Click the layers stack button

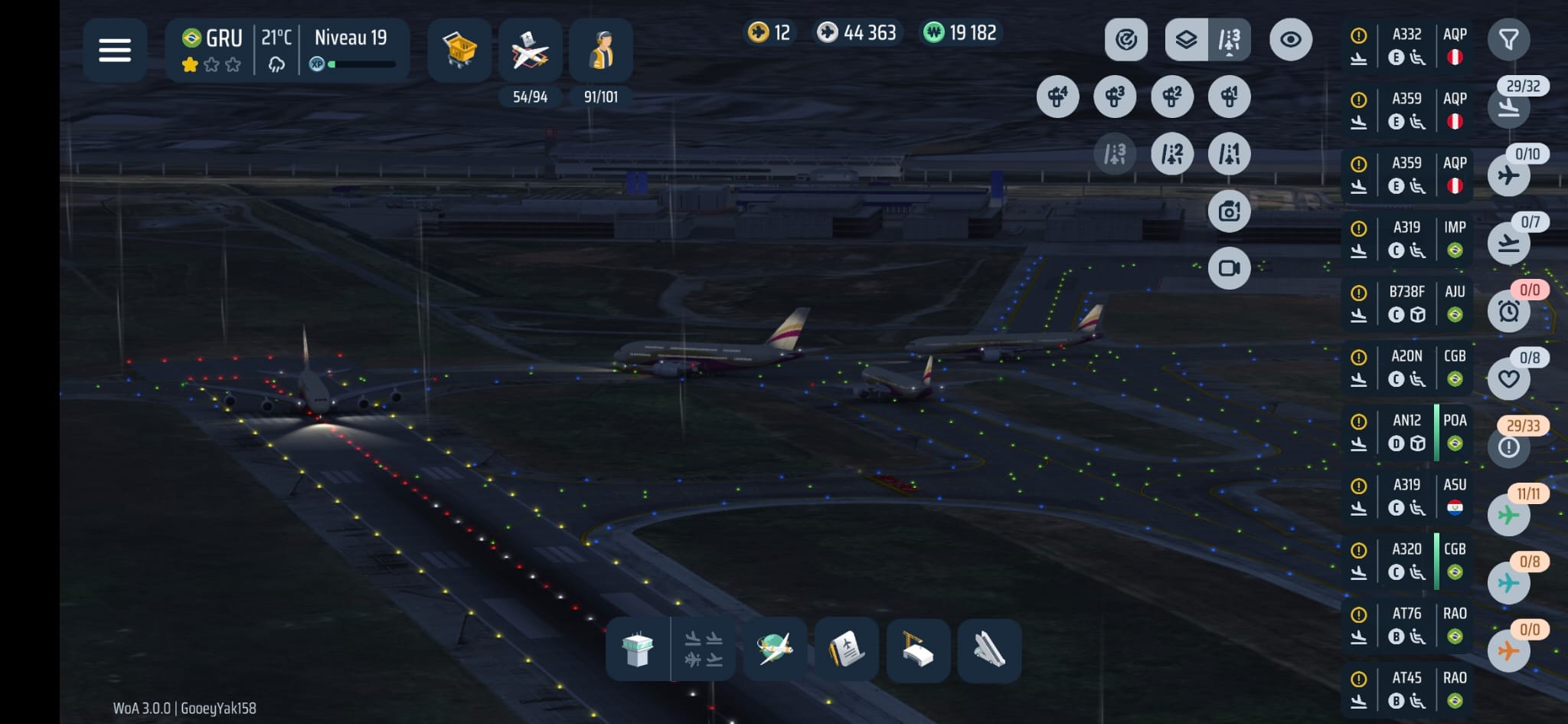(x=1186, y=40)
